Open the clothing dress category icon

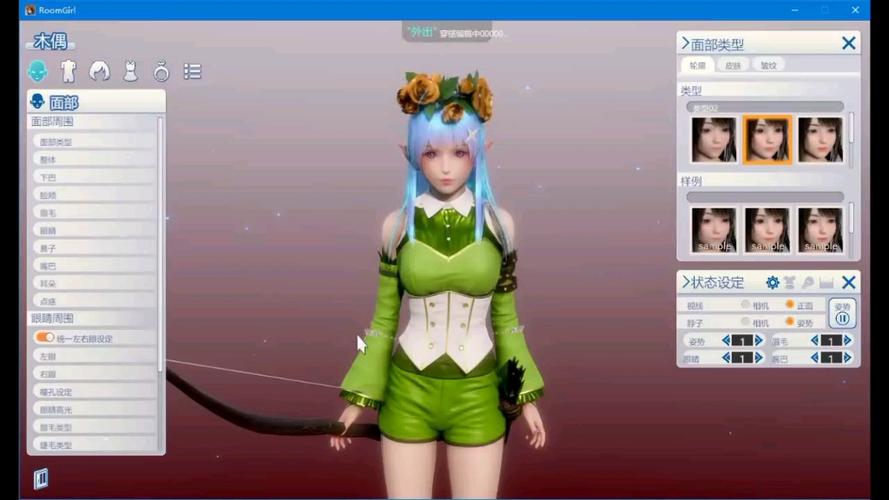coord(130,71)
